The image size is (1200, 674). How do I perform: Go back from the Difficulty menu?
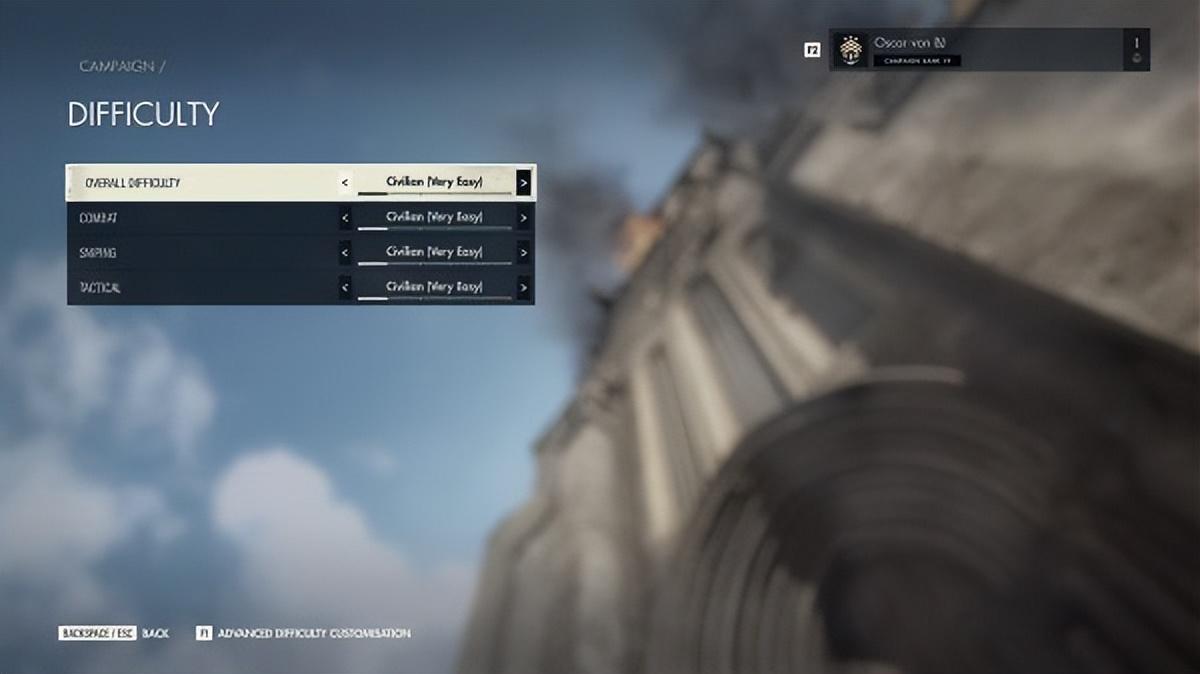tap(112, 633)
